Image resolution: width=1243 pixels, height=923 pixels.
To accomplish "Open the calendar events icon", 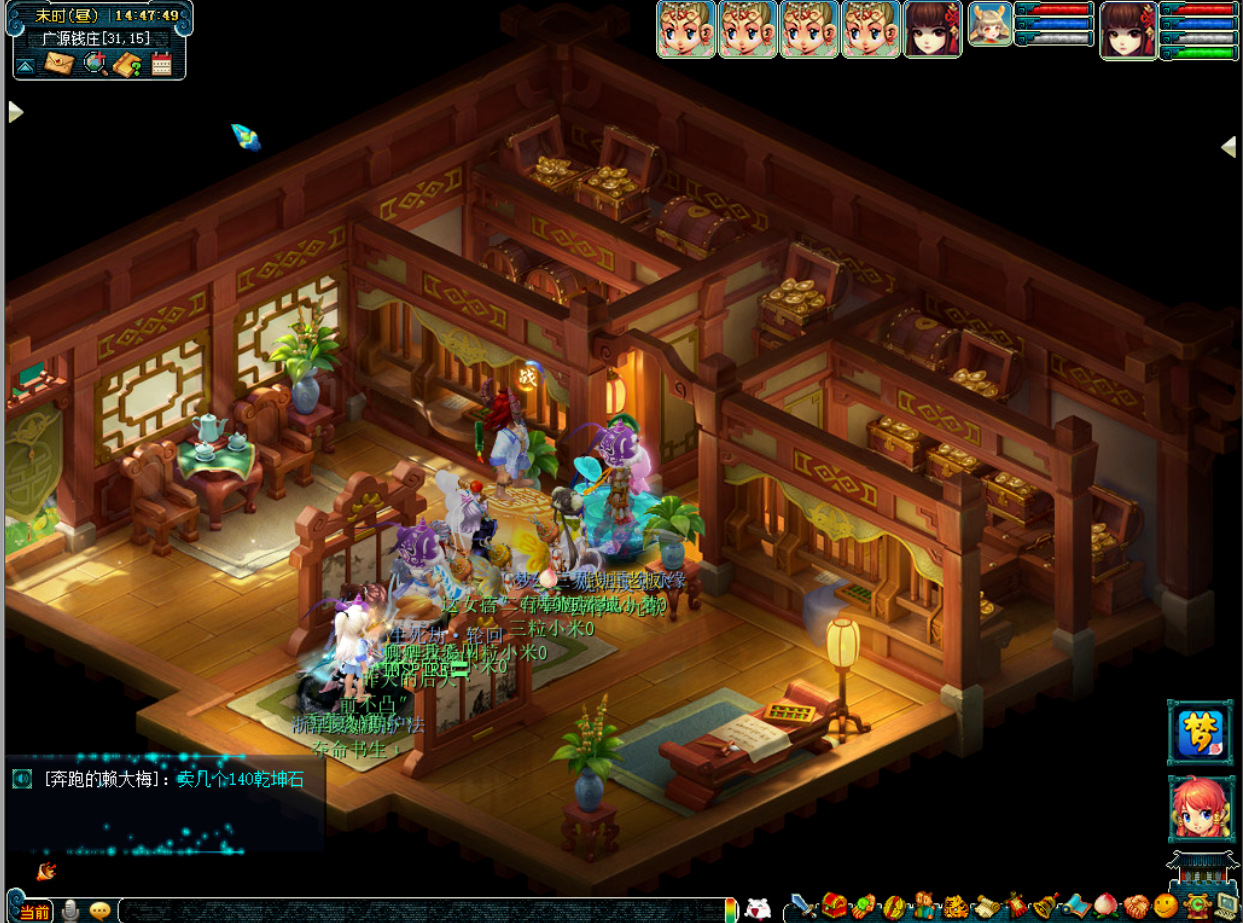I will (161, 65).
